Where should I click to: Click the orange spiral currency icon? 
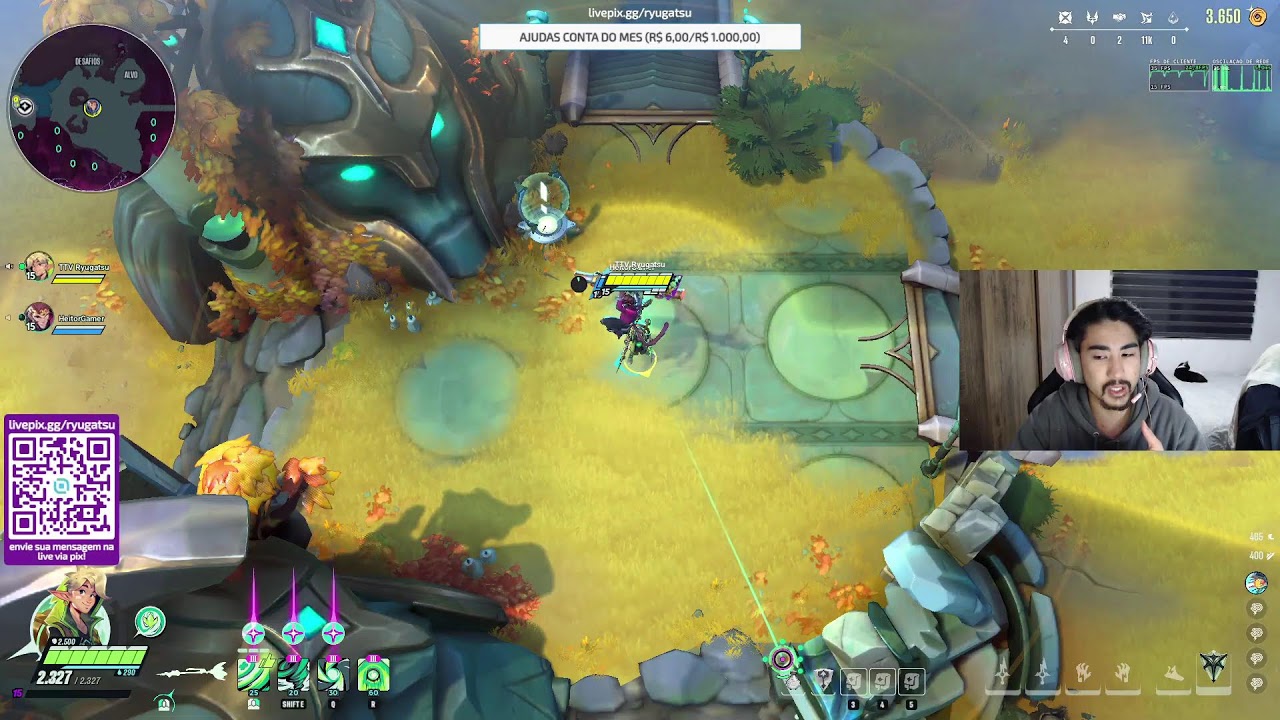pos(1259,17)
